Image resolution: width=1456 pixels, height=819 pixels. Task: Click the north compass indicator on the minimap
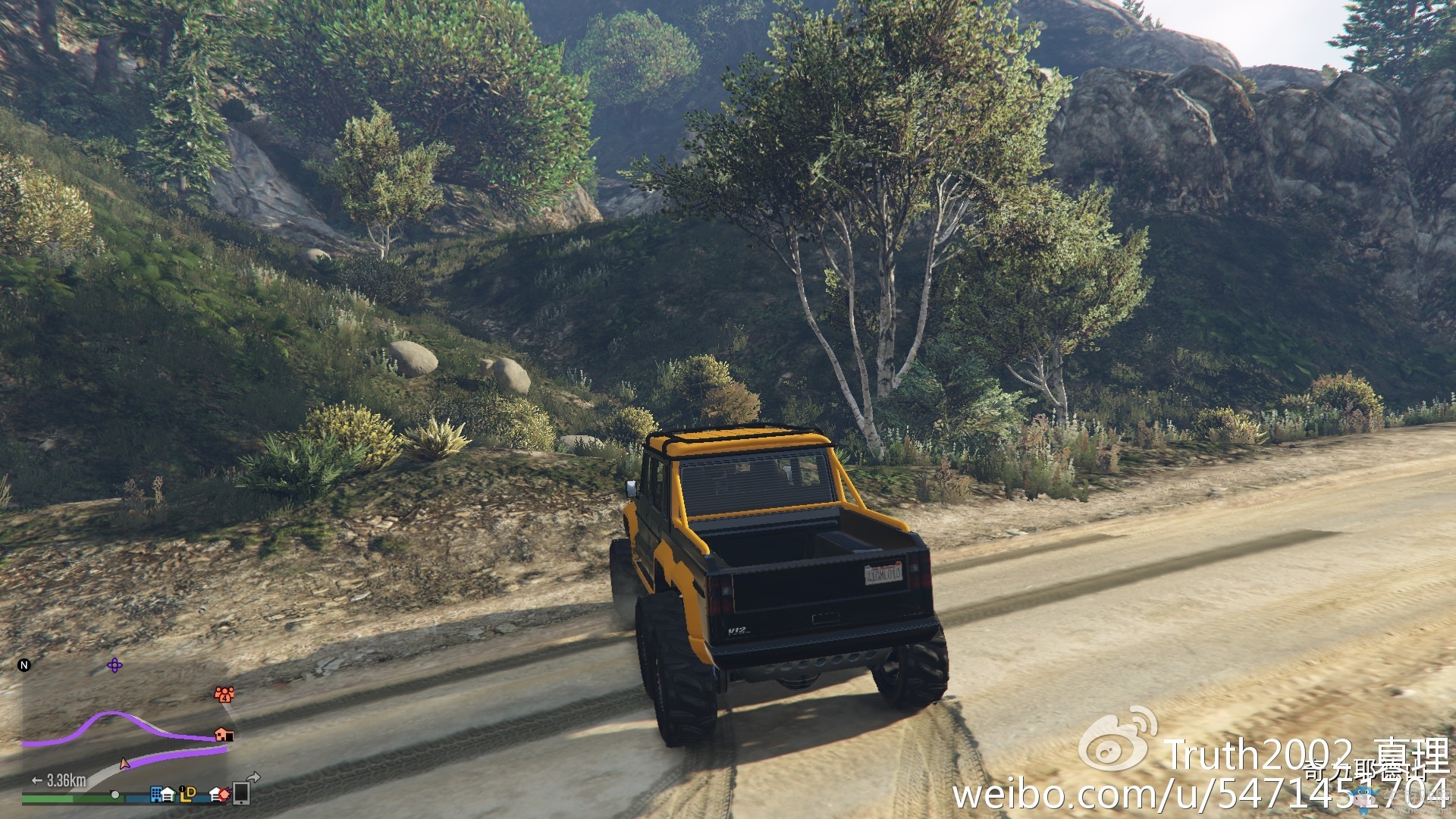pos(24,664)
